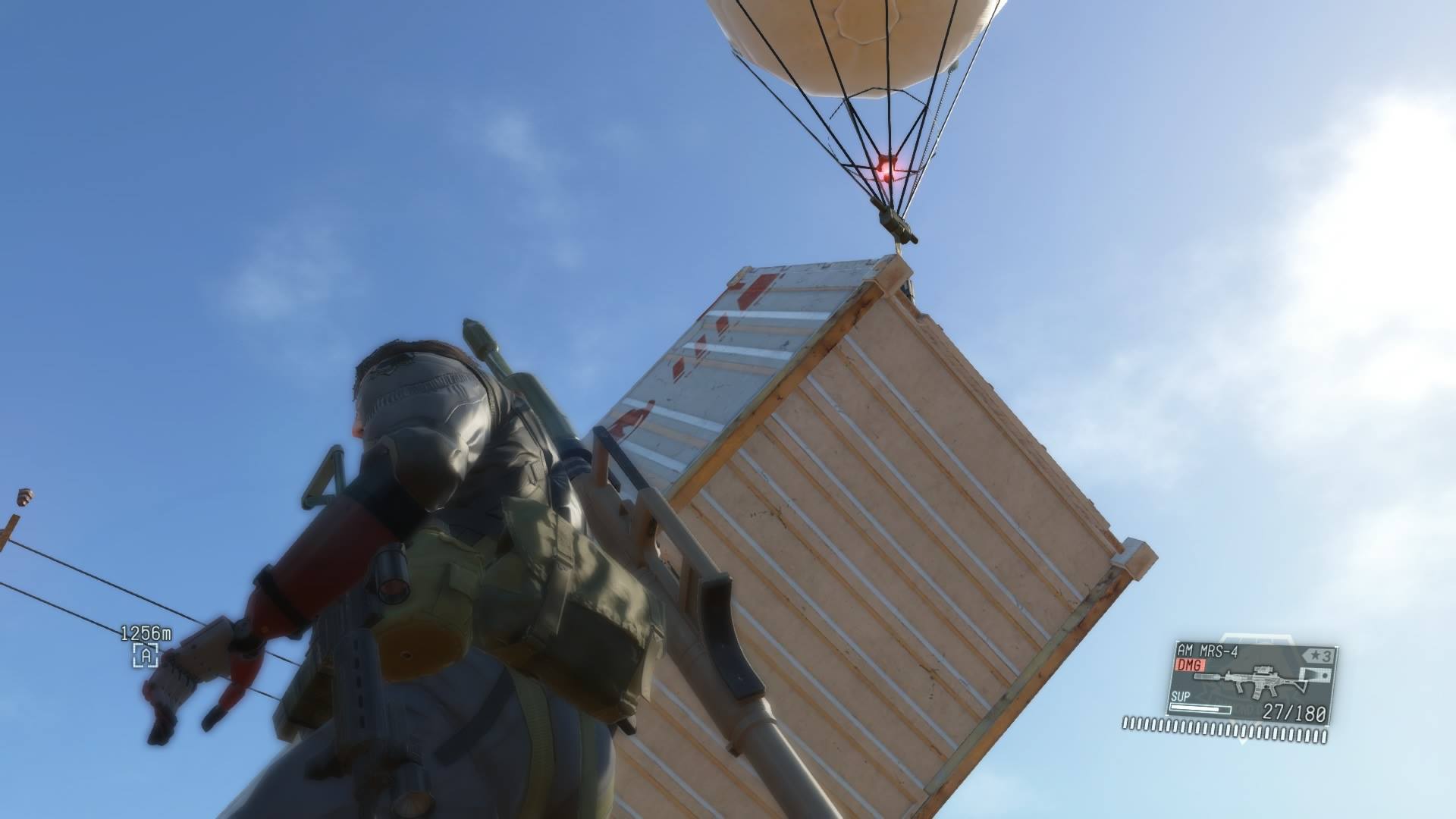Click the 27/180 ammo counter
Screen dimensions: 1456x819
1294,713
